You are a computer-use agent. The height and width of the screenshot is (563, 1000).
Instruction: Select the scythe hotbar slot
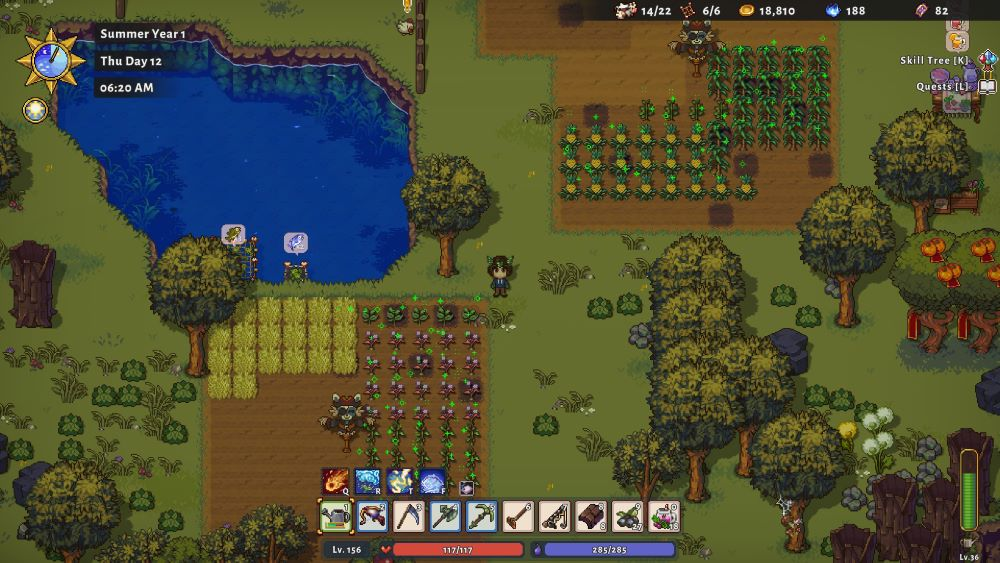(x=408, y=517)
